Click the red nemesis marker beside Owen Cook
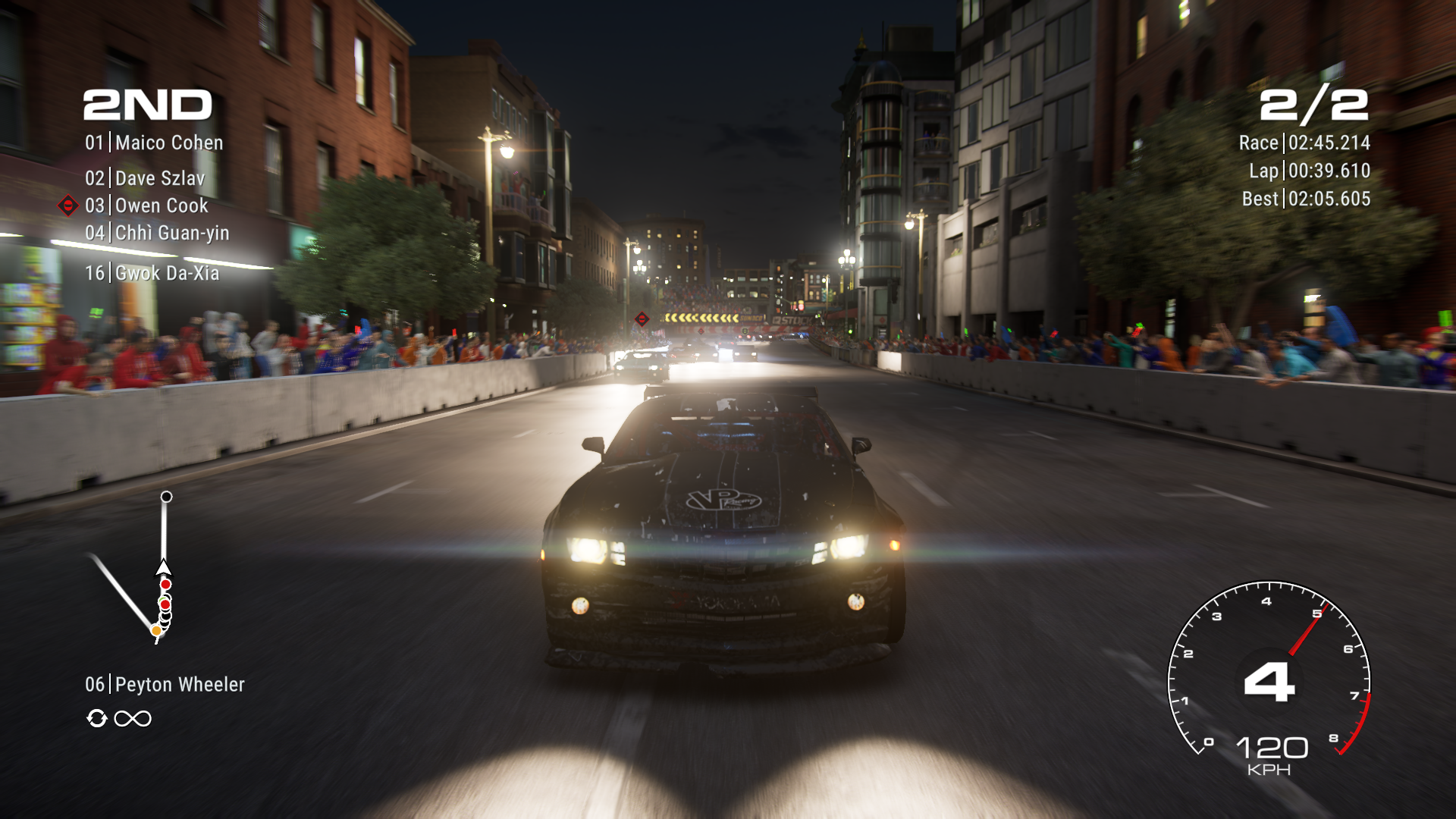 coord(68,206)
